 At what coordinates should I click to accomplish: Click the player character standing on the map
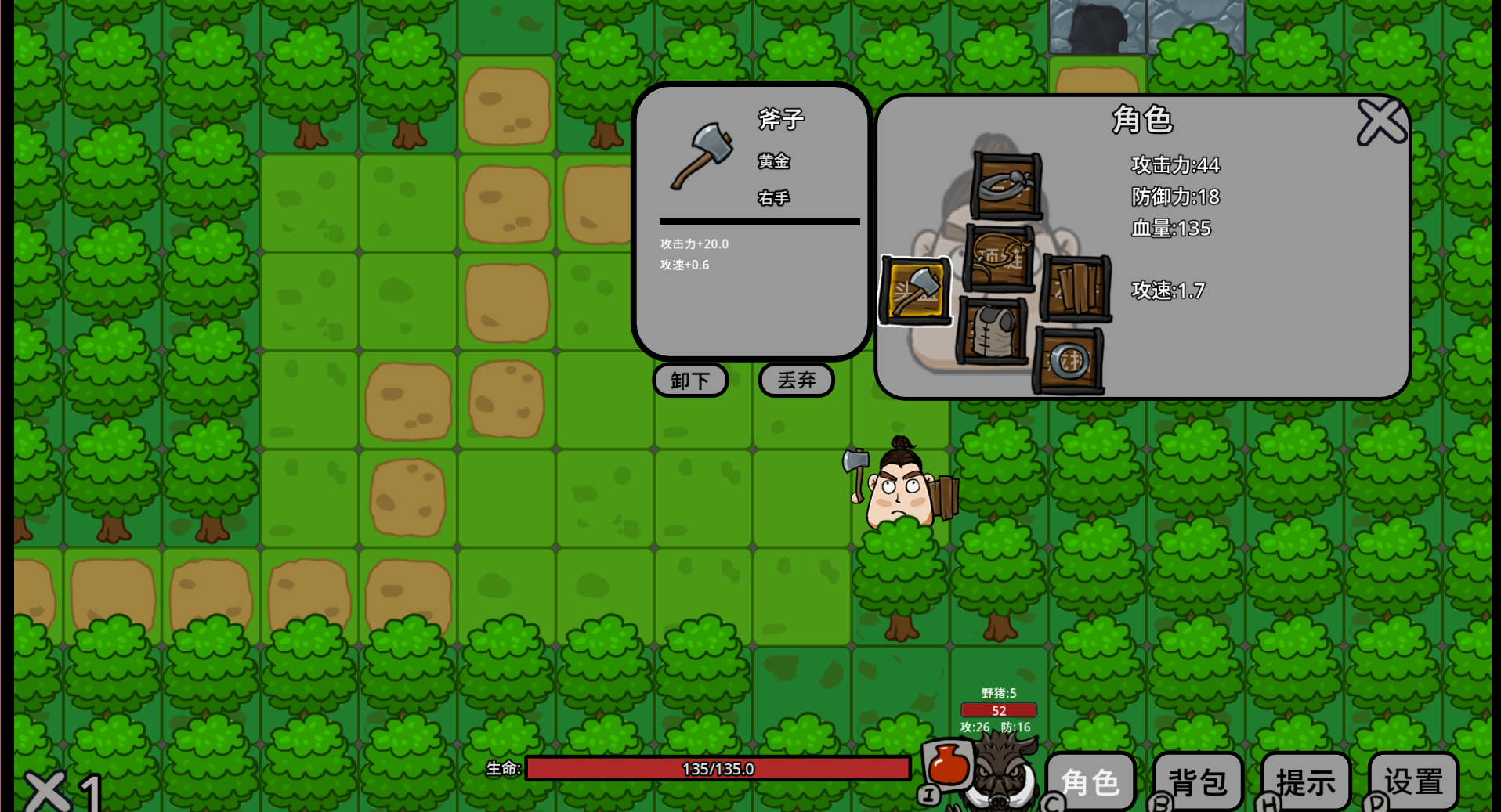899,485
